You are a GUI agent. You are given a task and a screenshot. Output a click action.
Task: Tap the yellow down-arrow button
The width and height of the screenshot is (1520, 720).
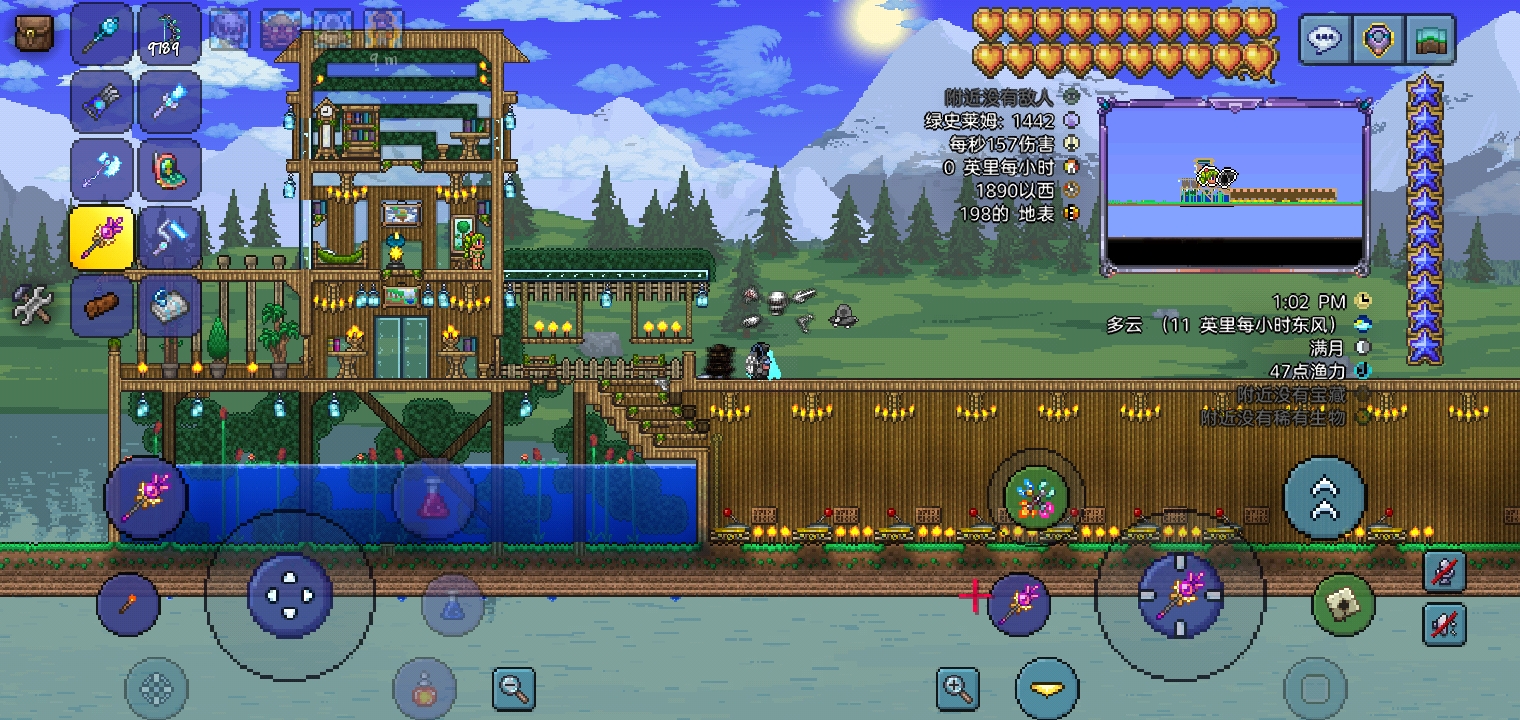1047,689
